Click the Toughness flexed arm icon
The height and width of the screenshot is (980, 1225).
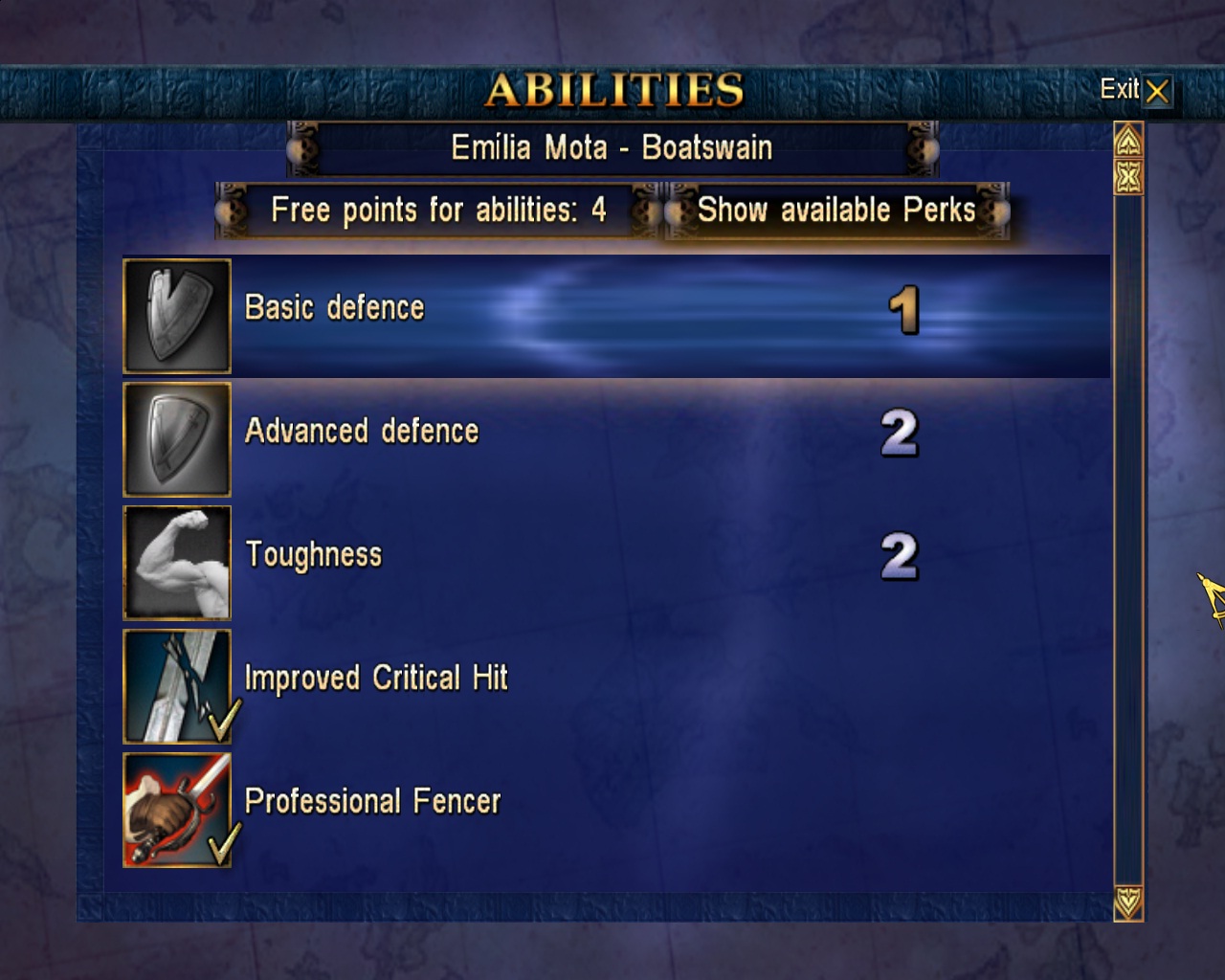177,563
